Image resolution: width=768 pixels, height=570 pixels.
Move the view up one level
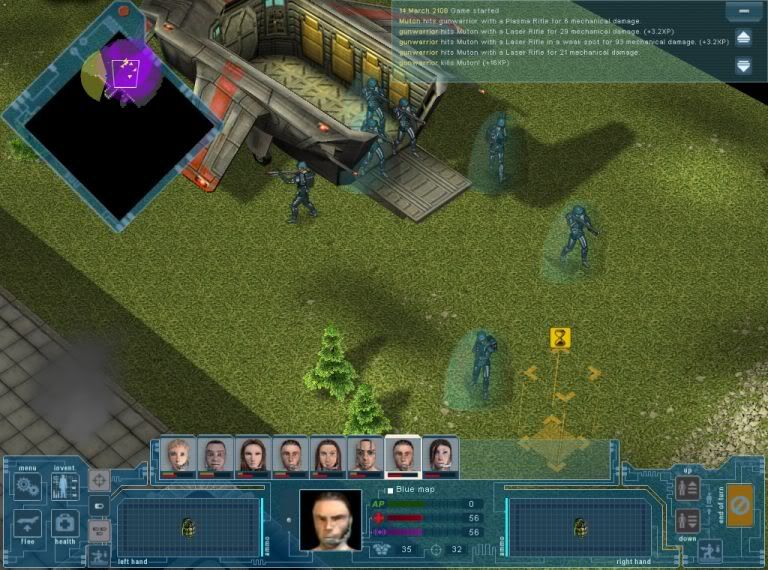tap(687, 488)
